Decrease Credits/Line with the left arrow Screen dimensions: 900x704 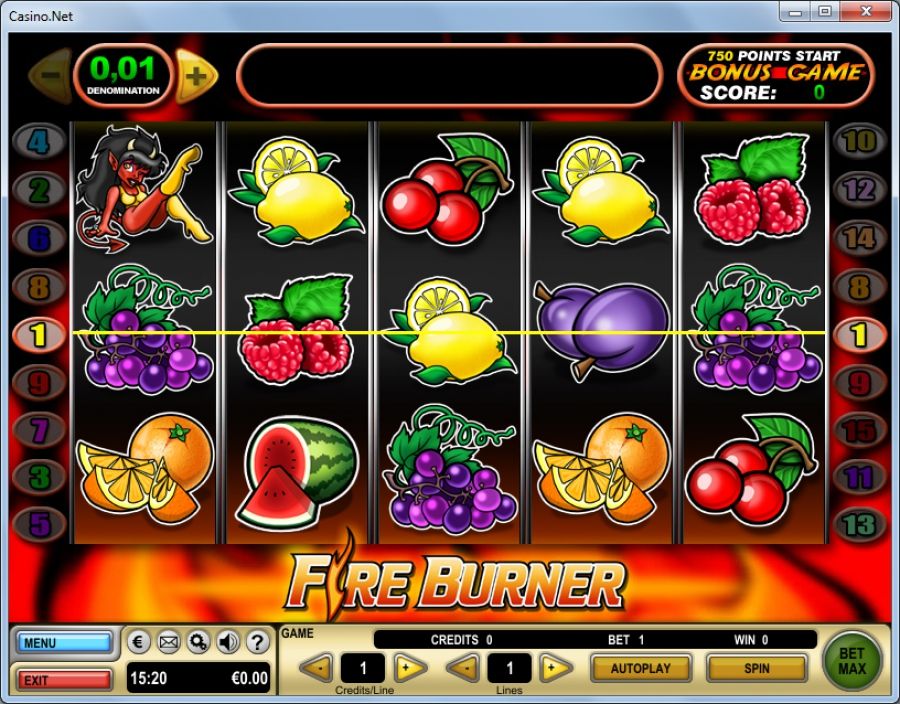tap(316, 667)
